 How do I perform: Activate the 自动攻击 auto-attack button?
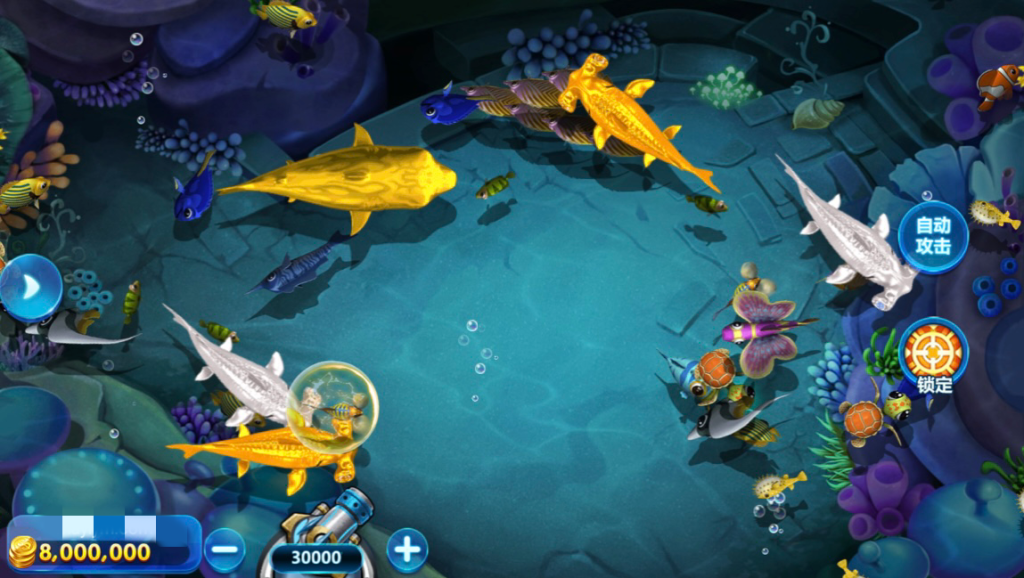click(932, 237)
